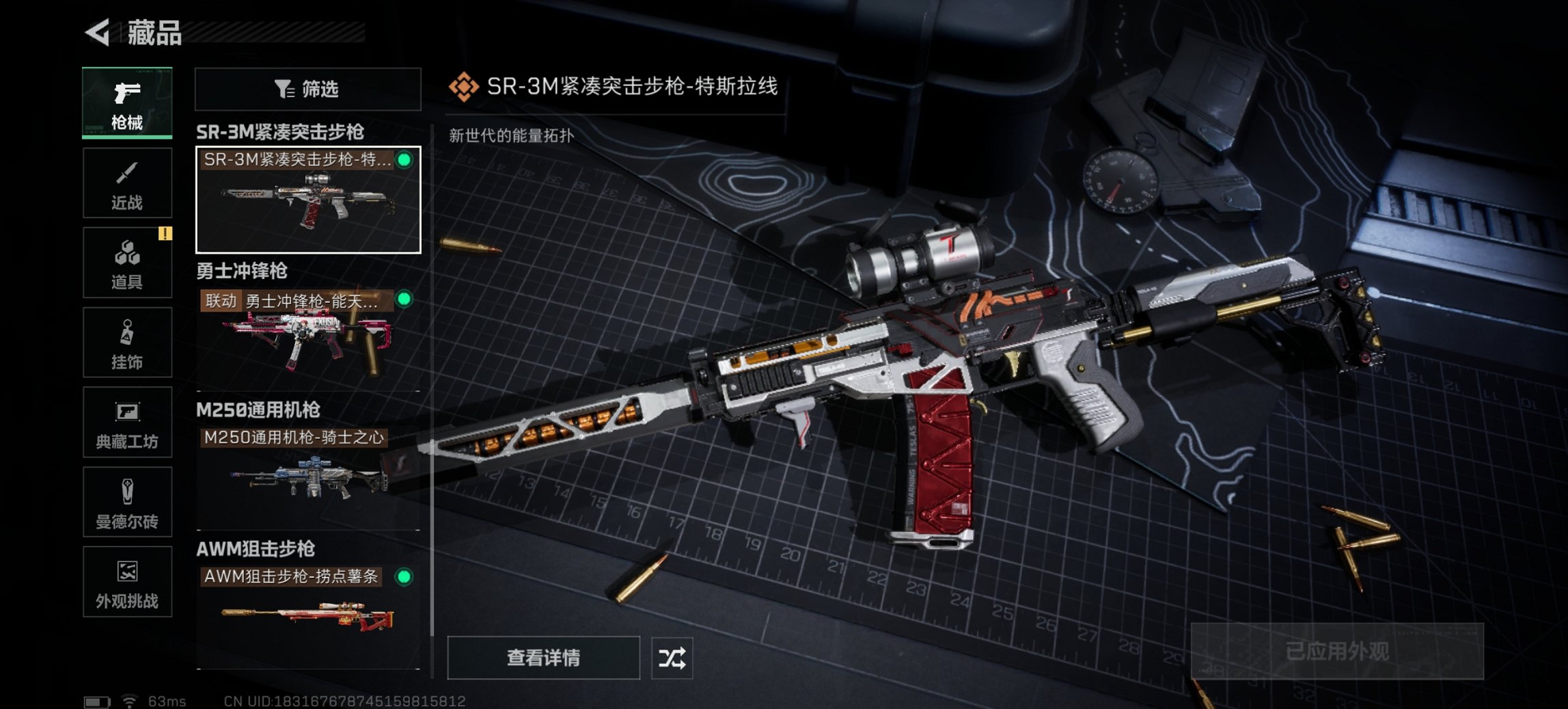Open the 外观挑战 appearance challenge section
This screenshot has width=1568, height=709.
pos(126,583)
